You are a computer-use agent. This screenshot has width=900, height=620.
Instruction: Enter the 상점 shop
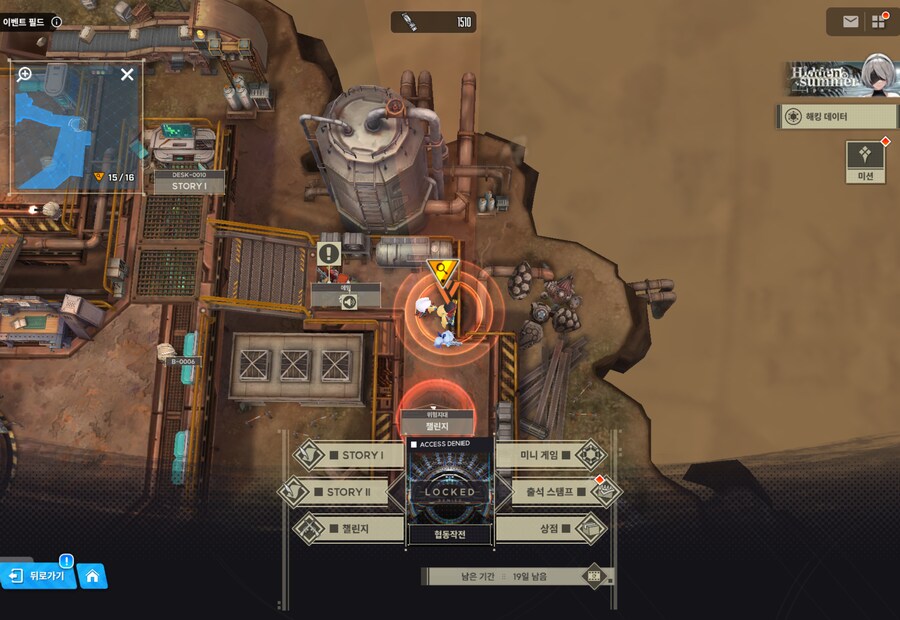pyautogui.click(x=552, y=528)
